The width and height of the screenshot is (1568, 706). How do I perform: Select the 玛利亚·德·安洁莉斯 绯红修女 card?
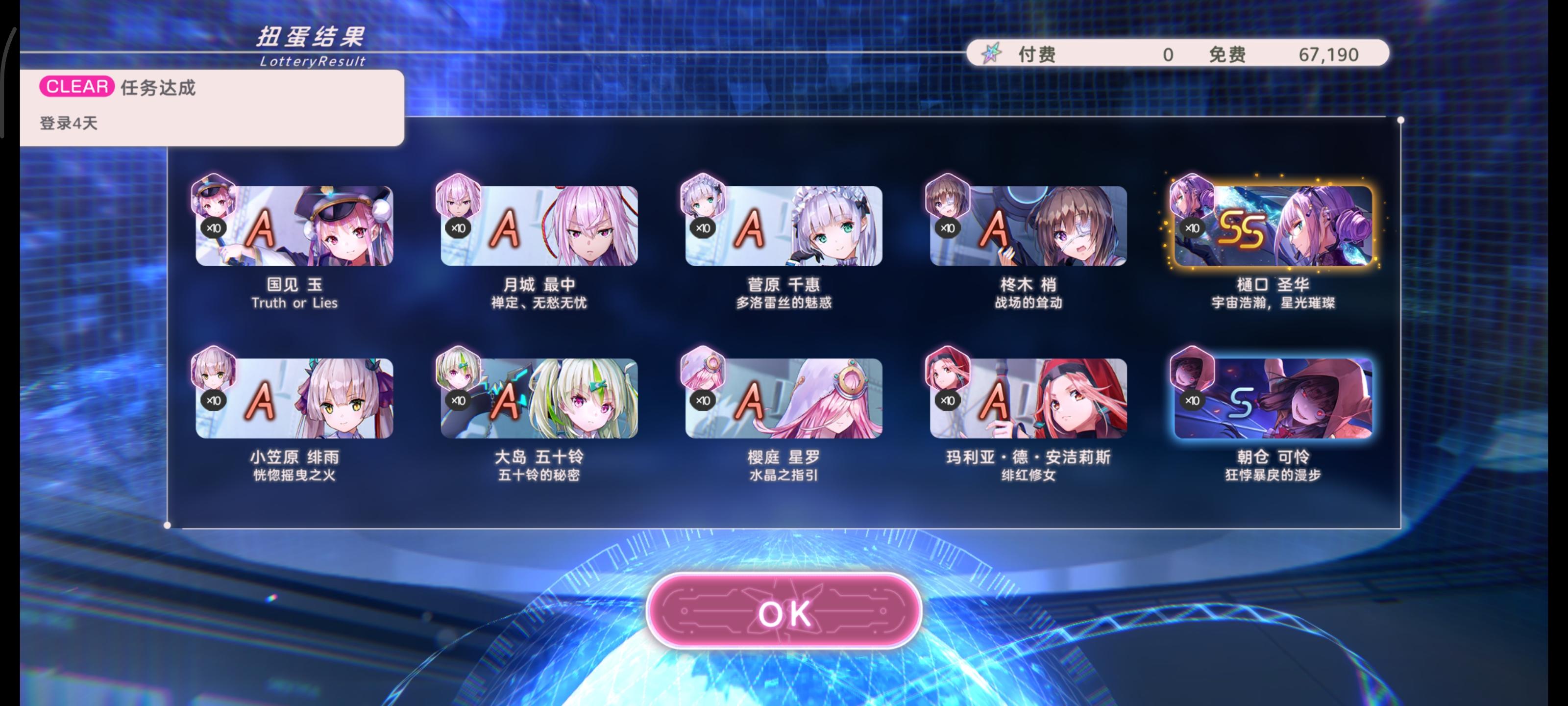point(1029,399)
